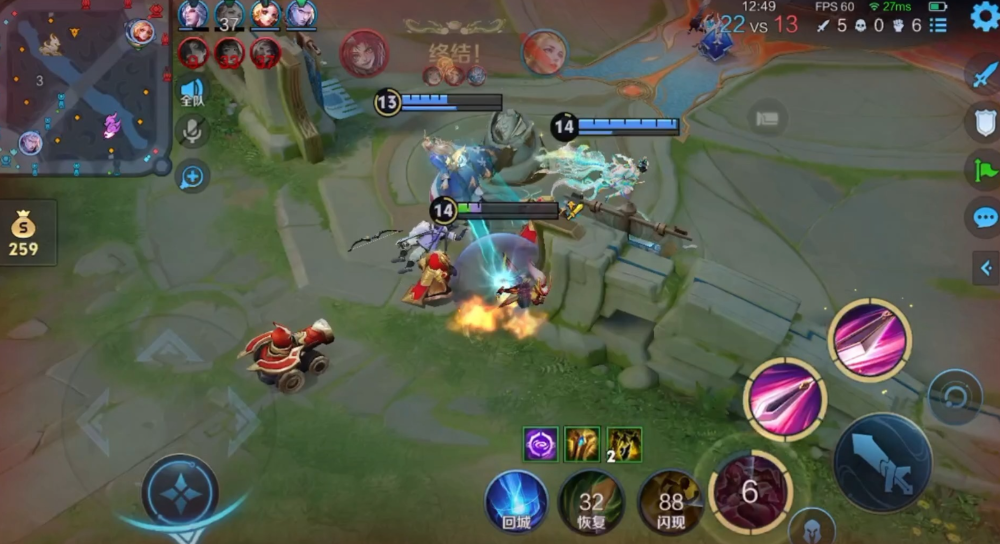Tap the helmet target button
1000x544 pixels.
811,527
